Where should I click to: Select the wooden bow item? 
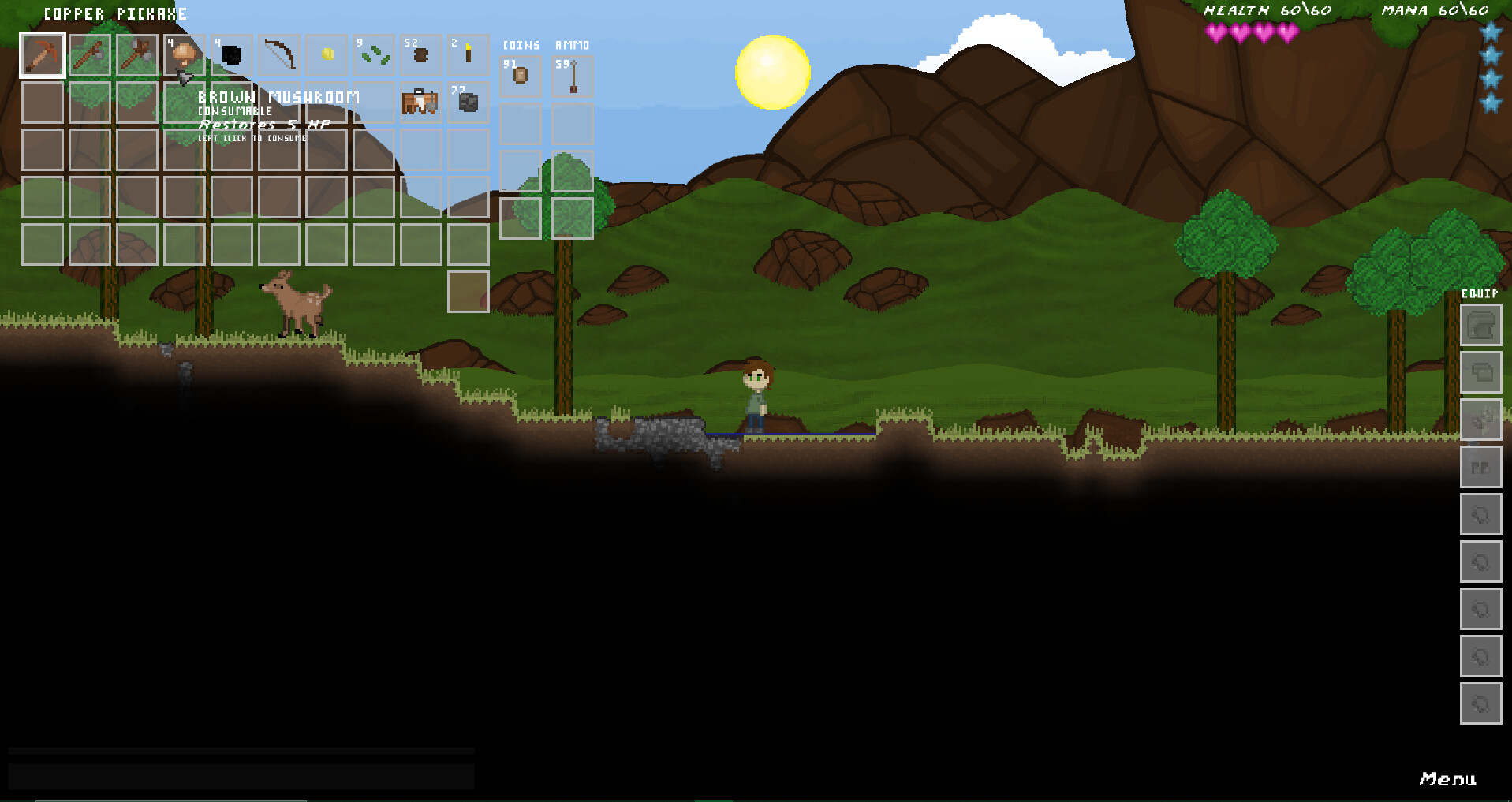278,55
